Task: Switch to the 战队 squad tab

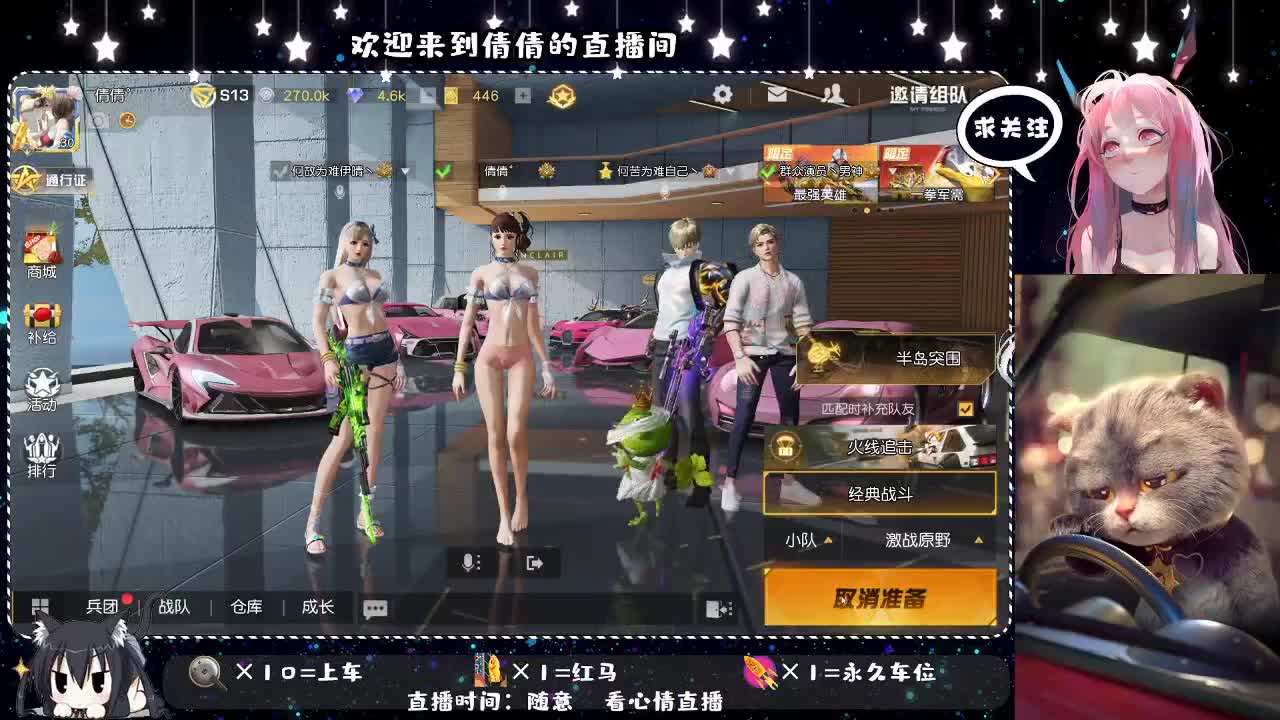Action: tap(173, 606)
